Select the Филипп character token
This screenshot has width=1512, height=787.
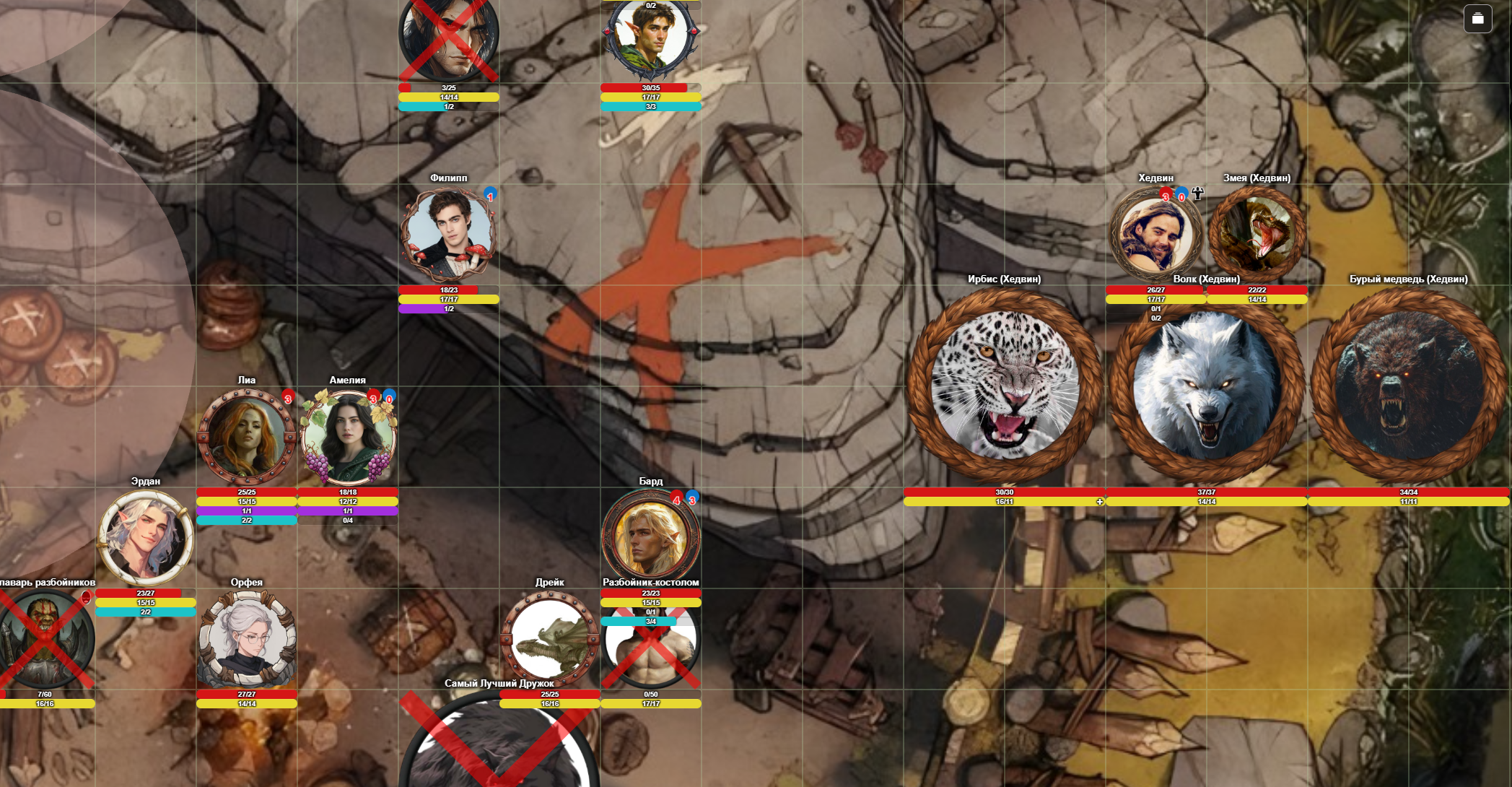point(448,235)
